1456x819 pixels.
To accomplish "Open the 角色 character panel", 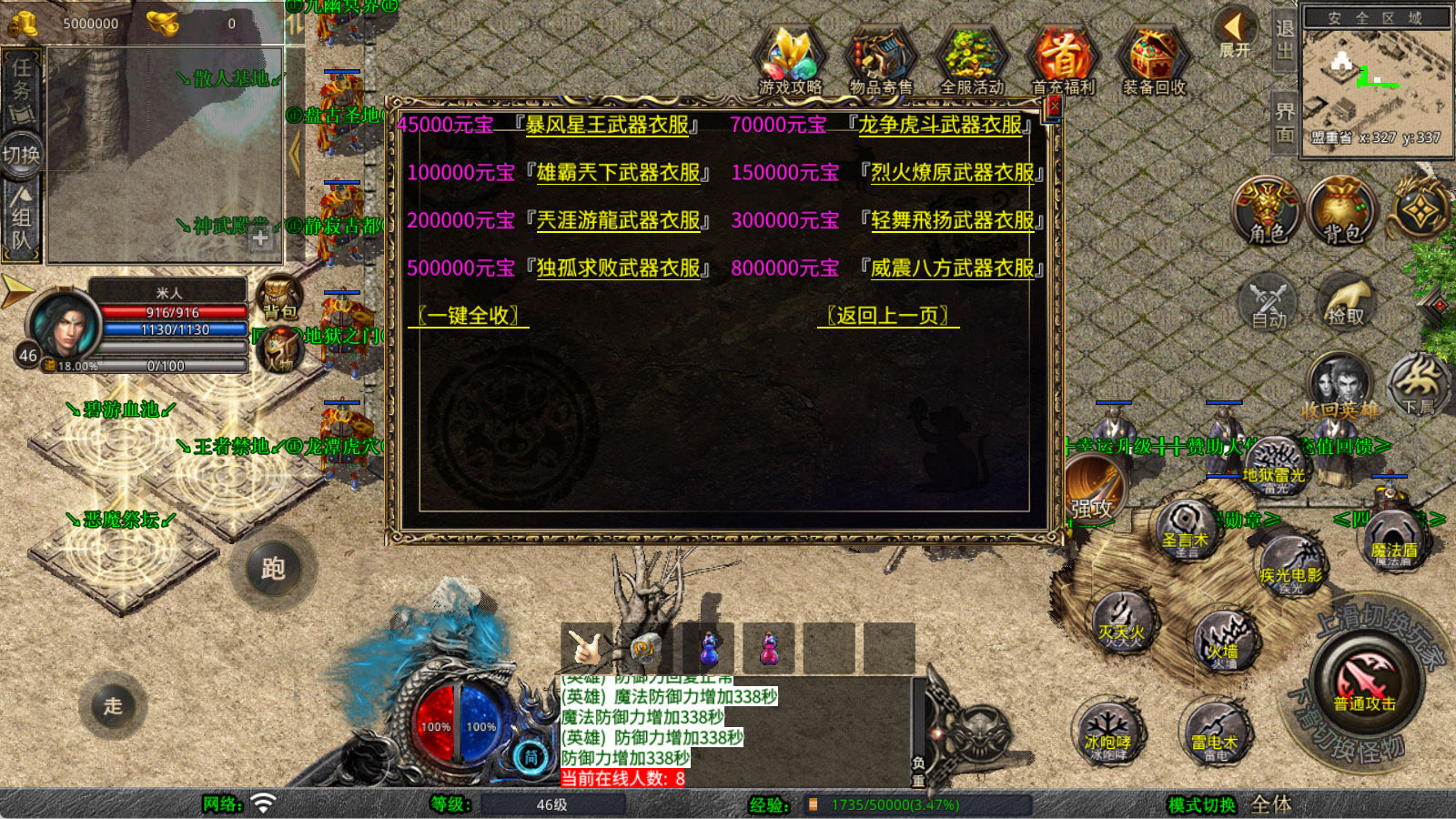I will (x=1266, y=211).
